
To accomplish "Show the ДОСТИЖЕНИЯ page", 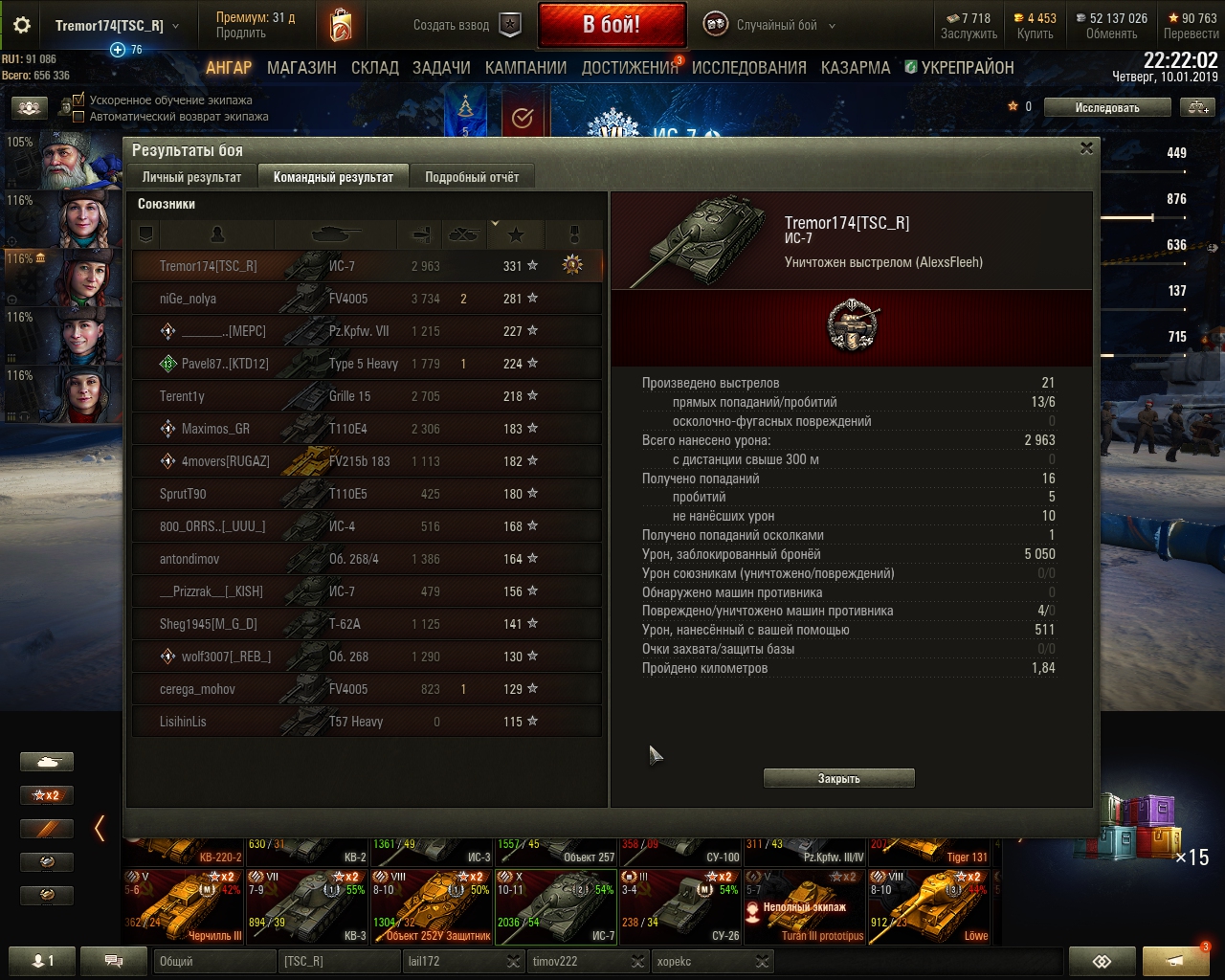I will (629, 68).
